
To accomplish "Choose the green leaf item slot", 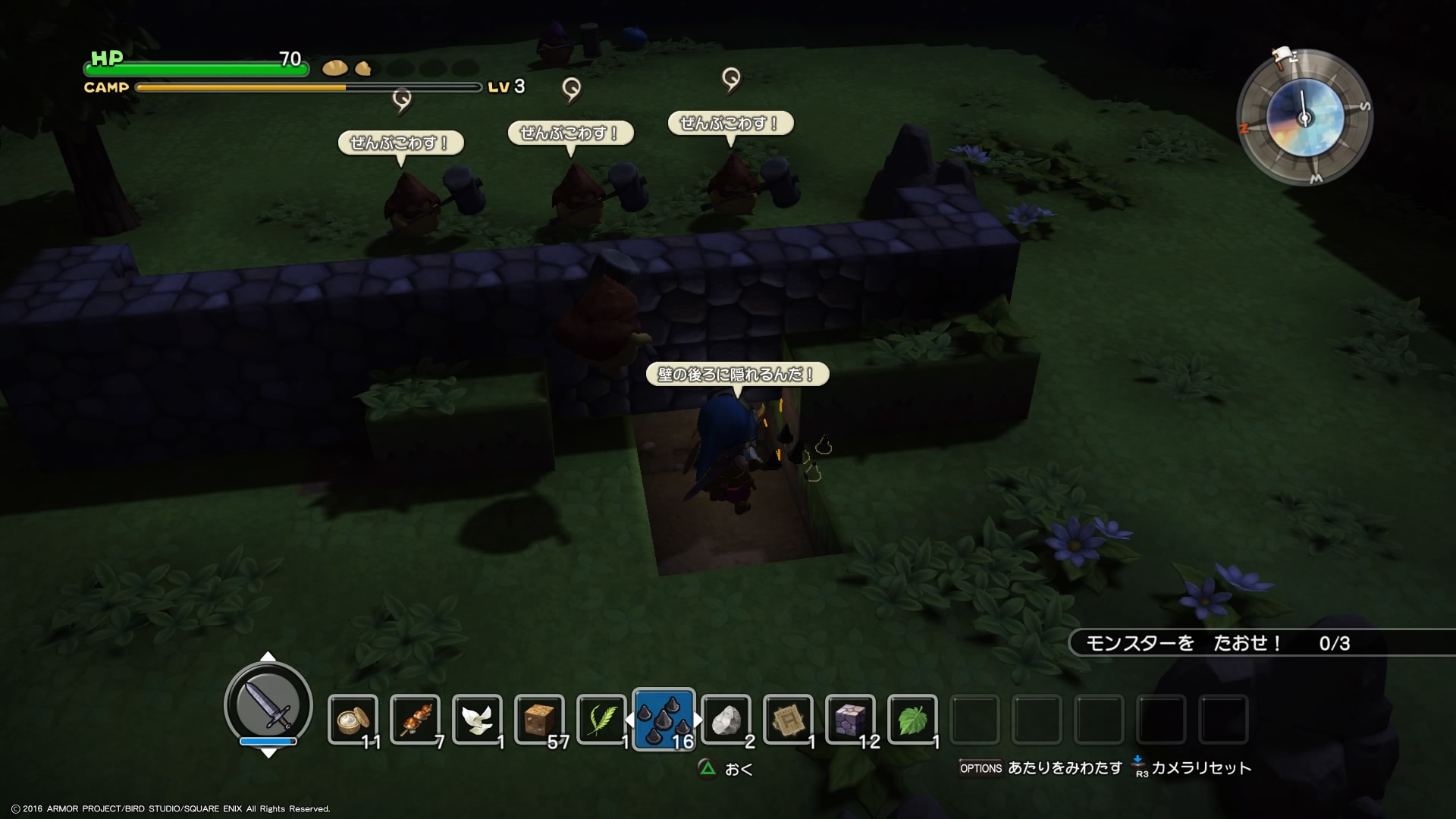I will pos(912,719).
